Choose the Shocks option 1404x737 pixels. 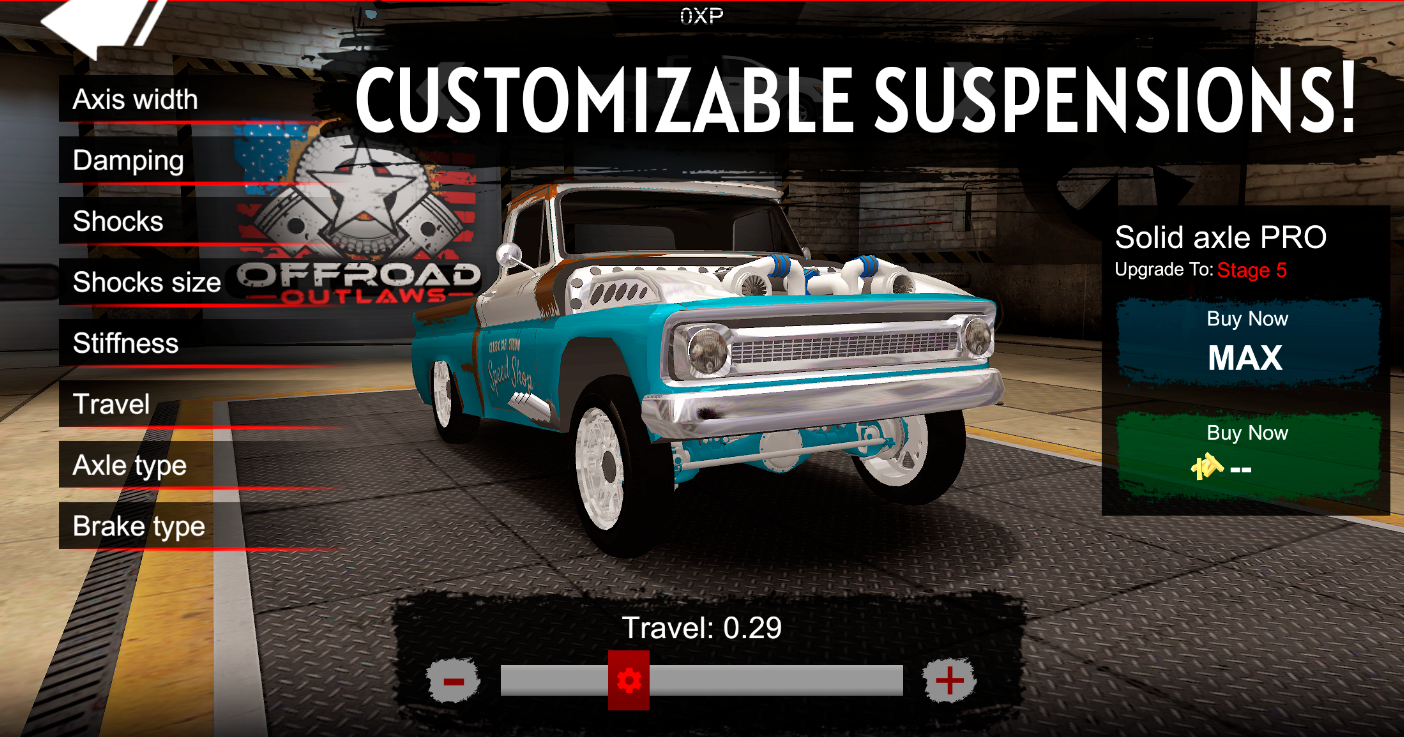[118, 222]
